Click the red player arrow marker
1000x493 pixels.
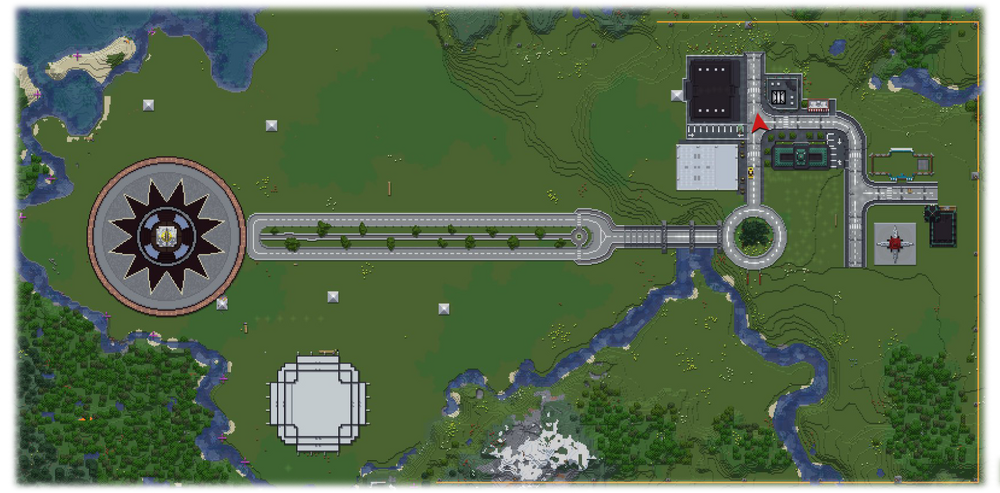coord(759,124)
